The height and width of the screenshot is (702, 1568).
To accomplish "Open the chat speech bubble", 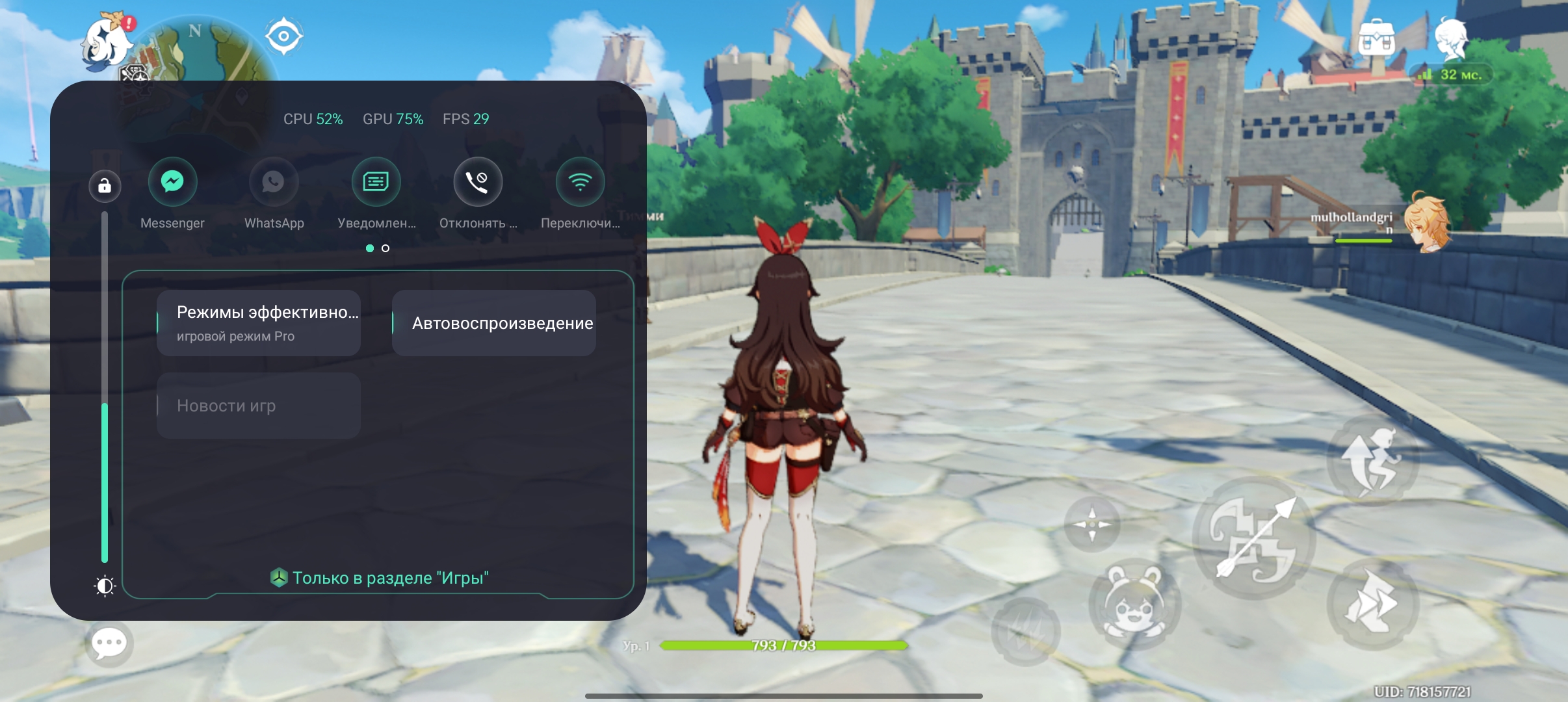I will [x=109, y=643].
